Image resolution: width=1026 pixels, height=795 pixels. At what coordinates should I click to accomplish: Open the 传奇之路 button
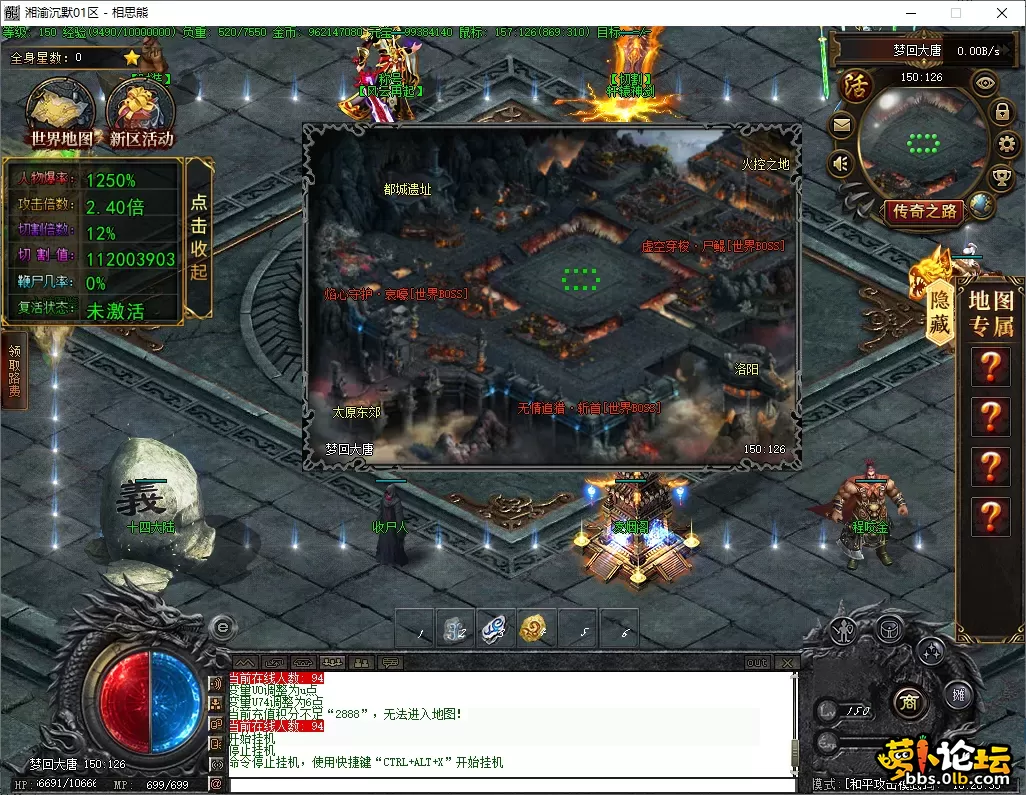[925, 211]
